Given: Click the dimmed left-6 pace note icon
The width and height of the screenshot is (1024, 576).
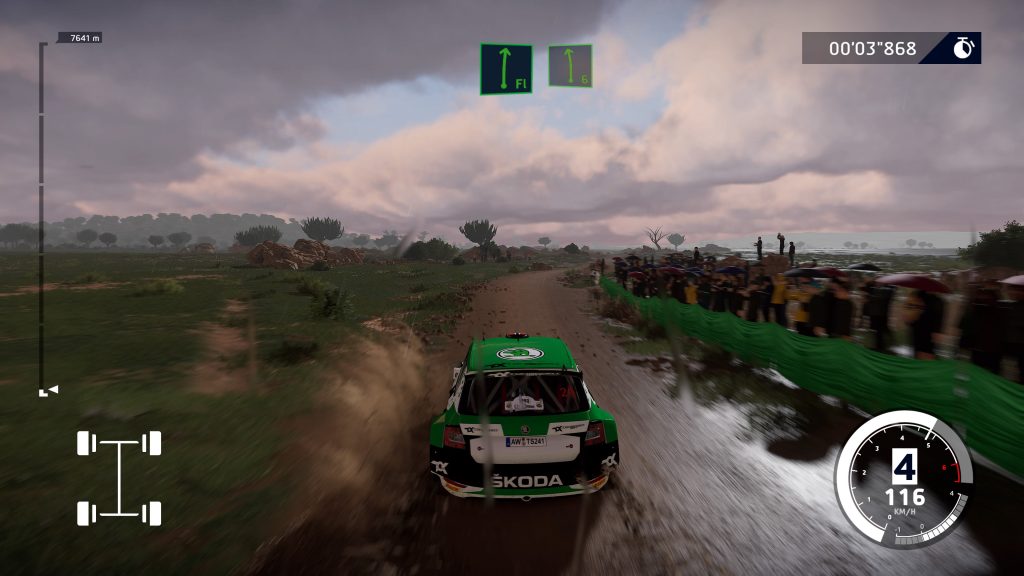Looking at the screenshot, I should click(x=570, y=65).
